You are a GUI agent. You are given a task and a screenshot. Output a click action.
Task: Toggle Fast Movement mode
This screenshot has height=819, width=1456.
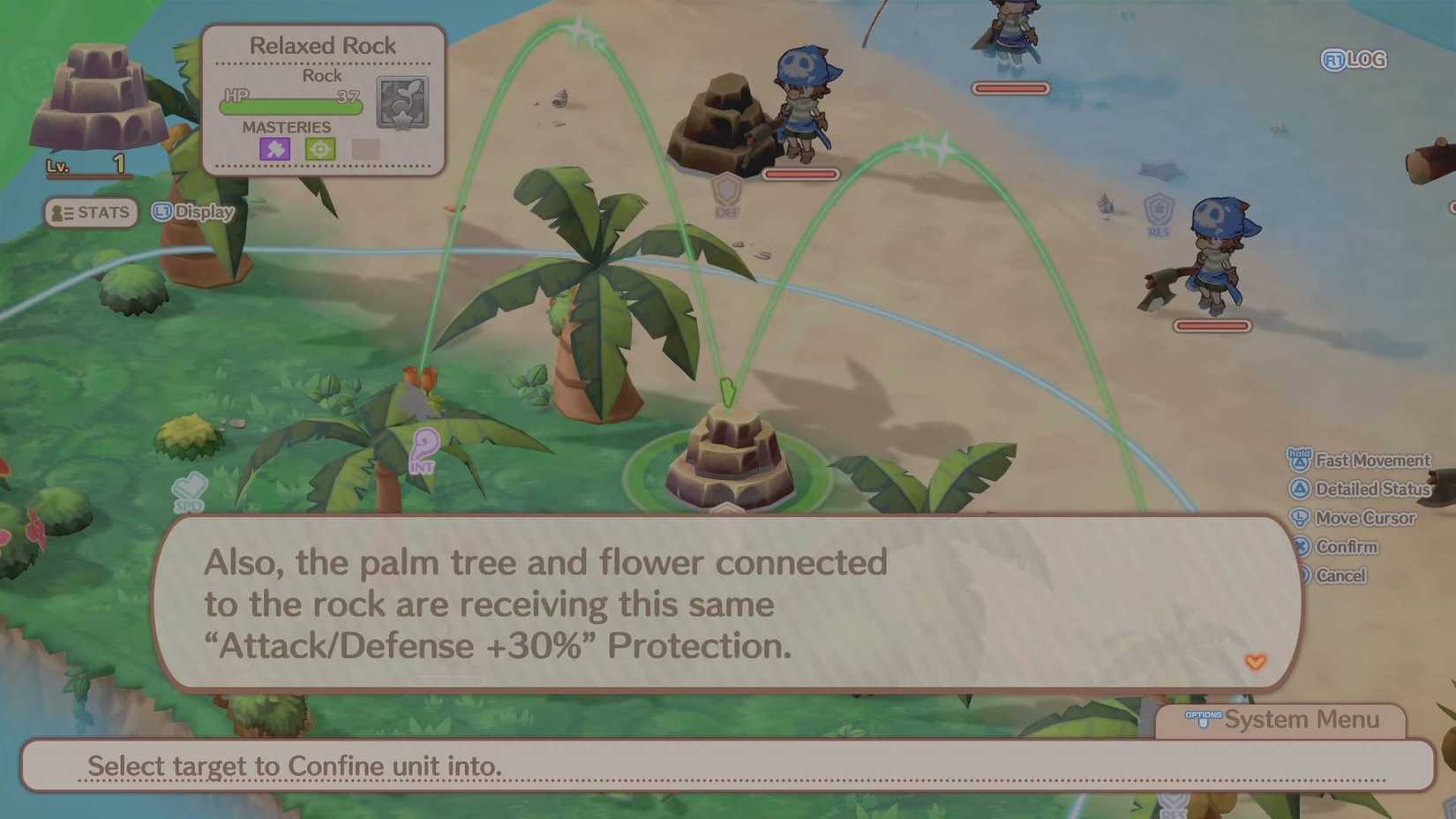[x=1372, y=460]
